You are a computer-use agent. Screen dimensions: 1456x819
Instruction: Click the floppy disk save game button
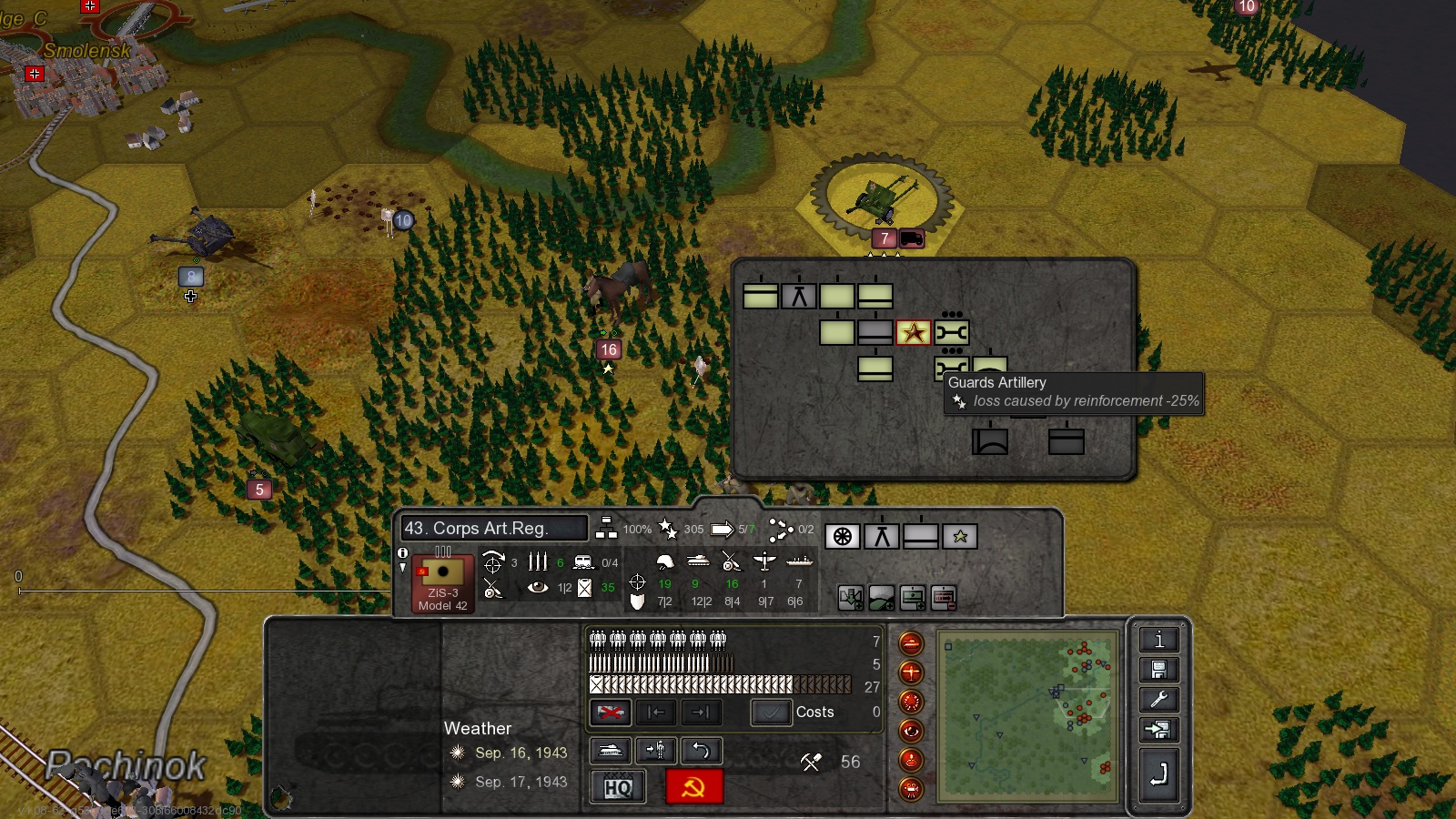tap(1158, 671)
